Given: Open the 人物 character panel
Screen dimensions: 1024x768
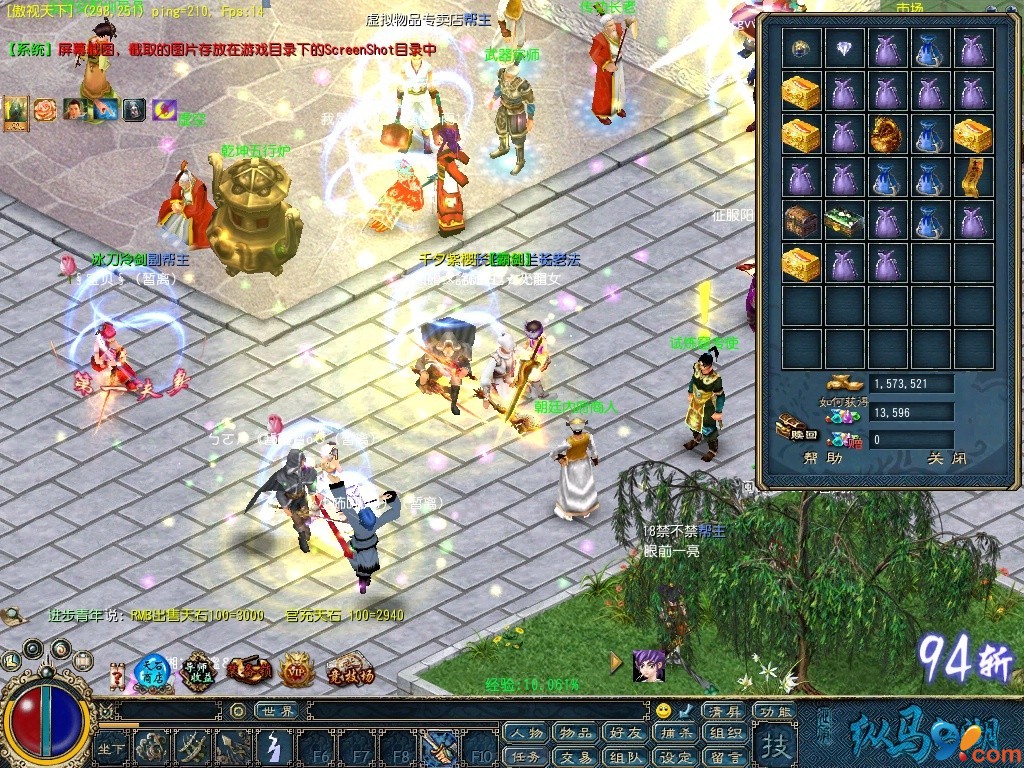Looking at the screenshot, I should 527,733.
